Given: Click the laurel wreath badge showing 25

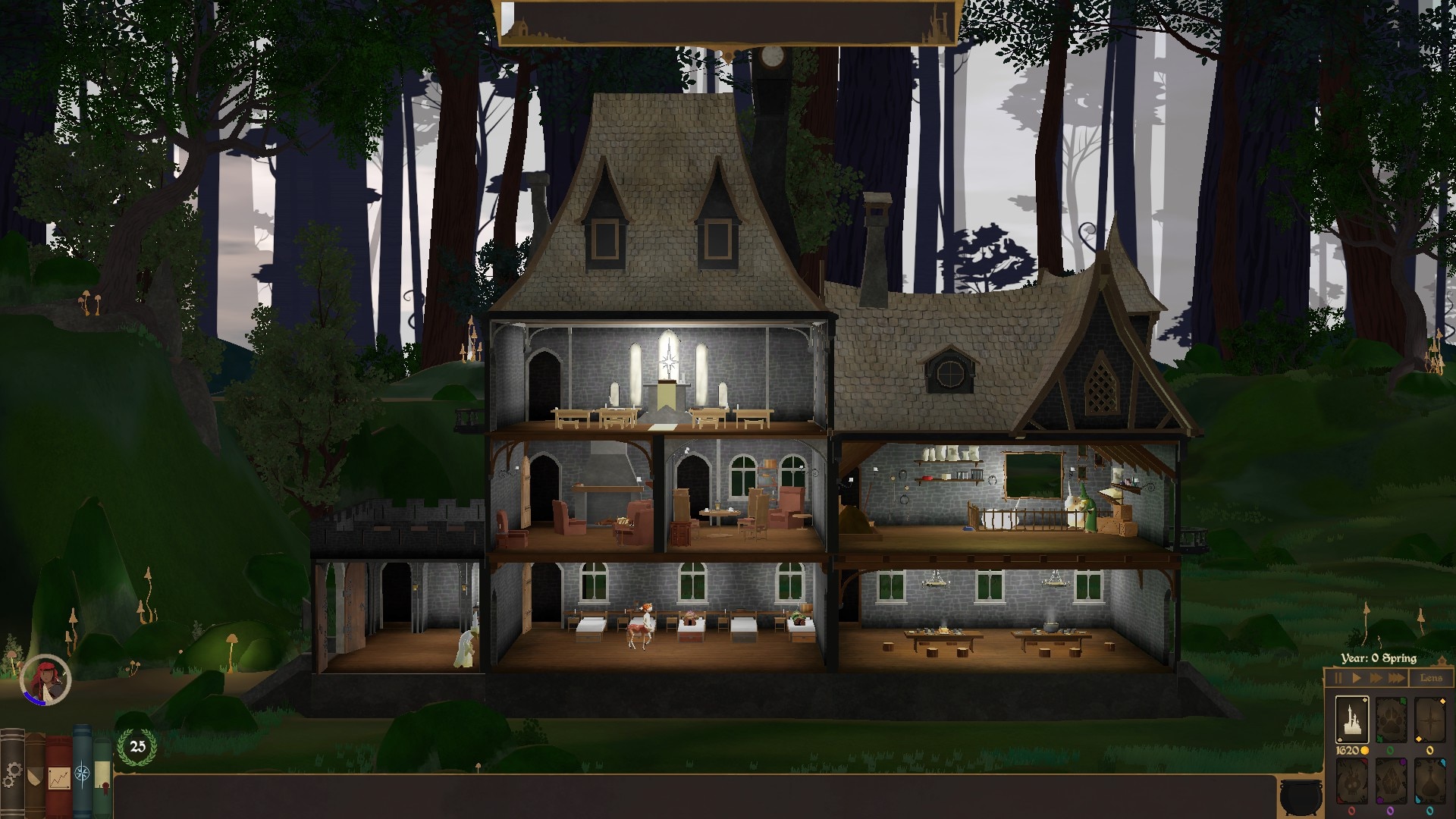Looking at the screenshot, I should pos(137,747).
